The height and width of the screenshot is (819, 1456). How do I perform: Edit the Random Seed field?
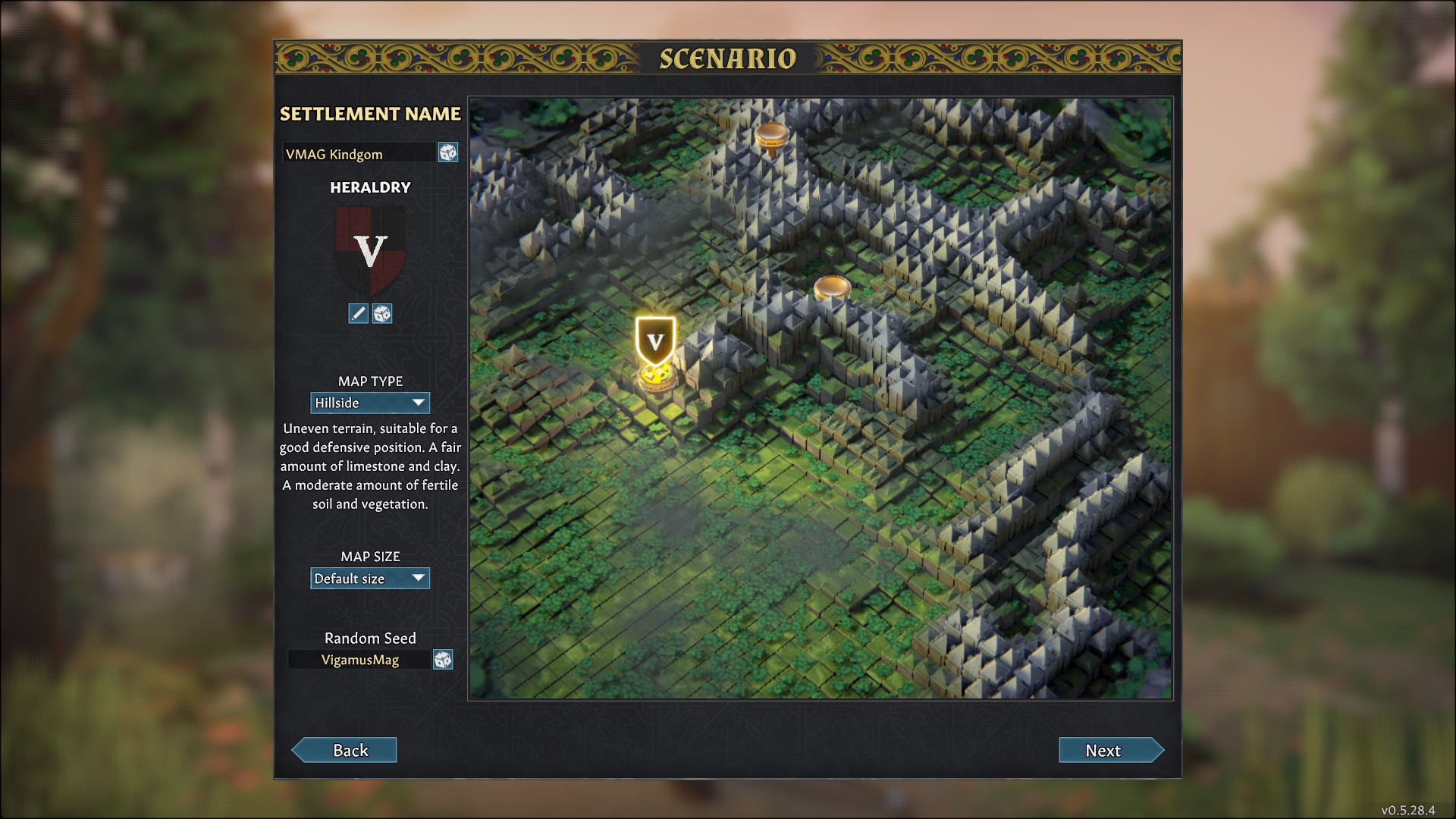tap(359, 660)
